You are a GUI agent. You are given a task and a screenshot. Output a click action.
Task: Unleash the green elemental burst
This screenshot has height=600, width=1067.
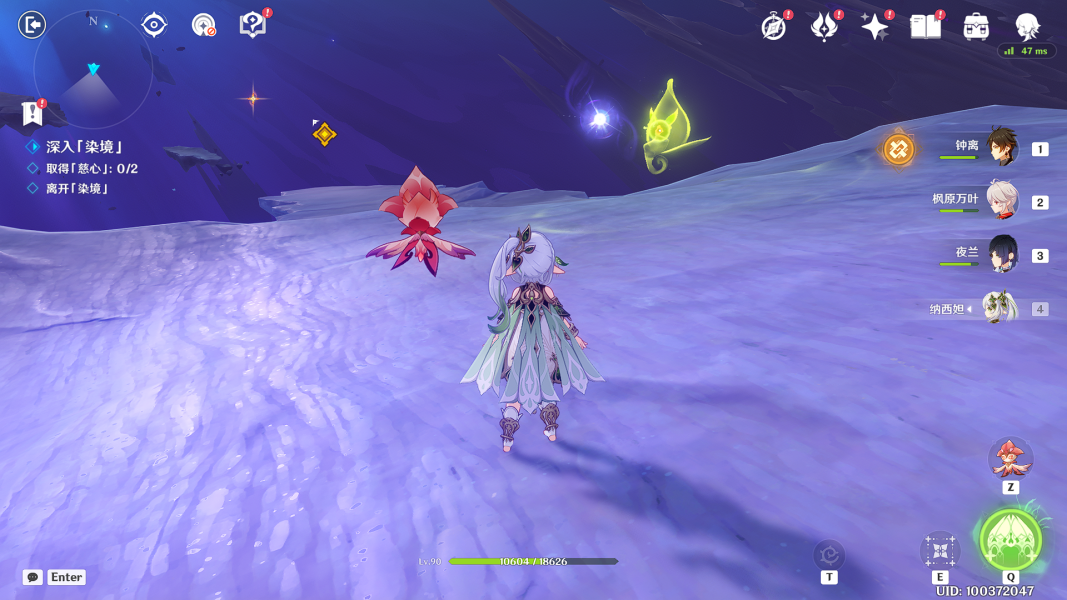pos(1010,540)
